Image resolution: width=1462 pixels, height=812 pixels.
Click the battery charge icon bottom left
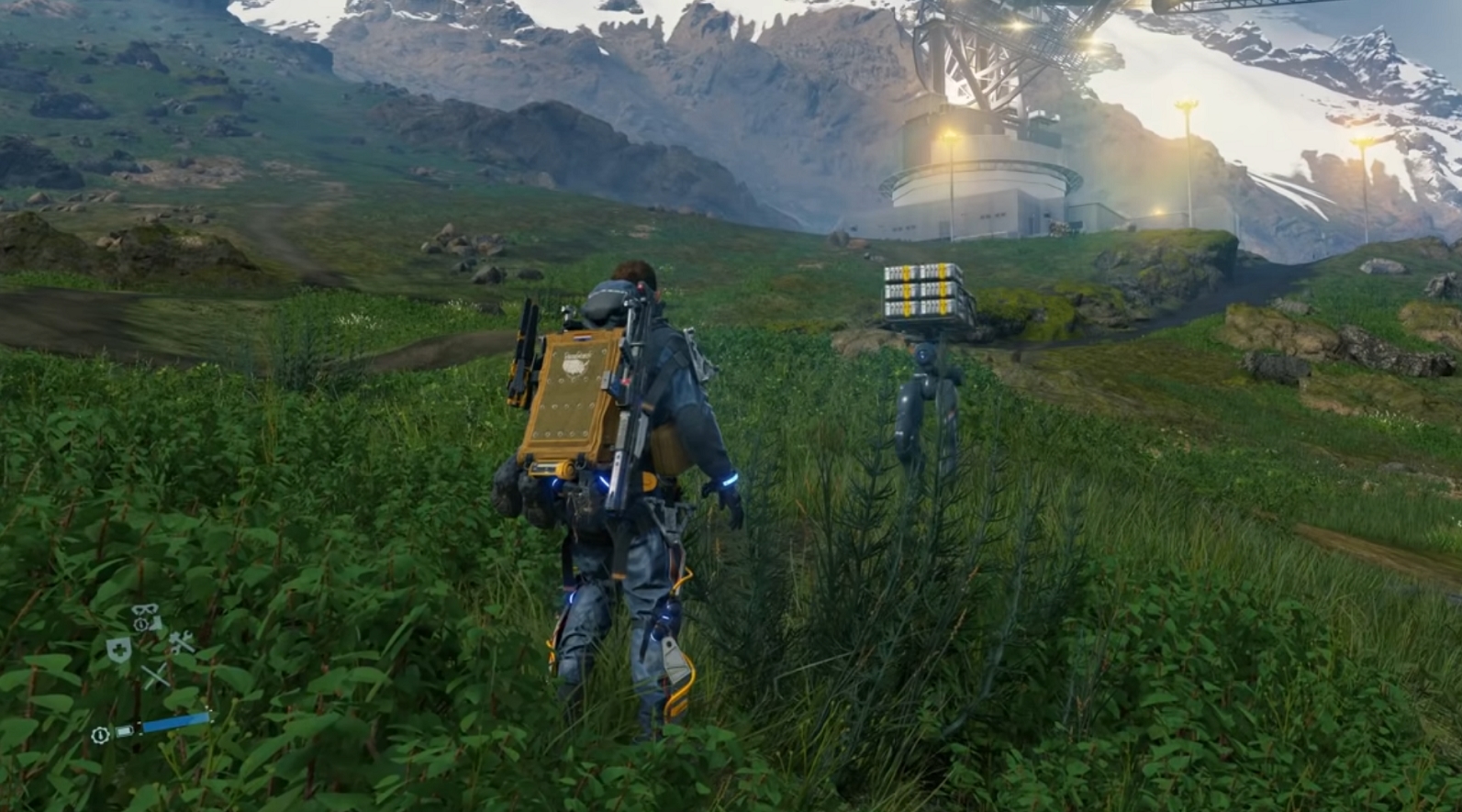(x=124, y=730)
